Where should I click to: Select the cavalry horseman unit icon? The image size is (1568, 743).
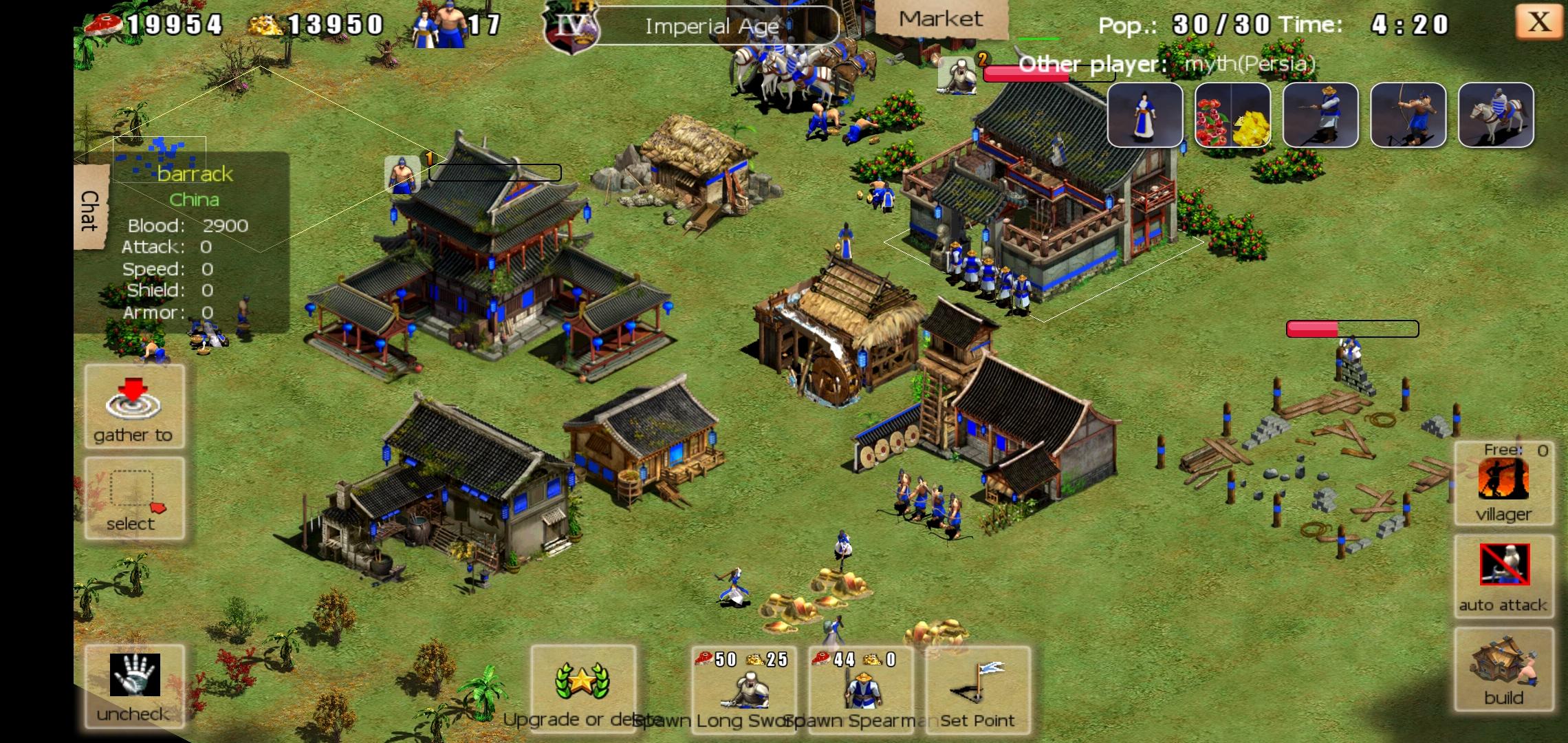click(1495, 115)
